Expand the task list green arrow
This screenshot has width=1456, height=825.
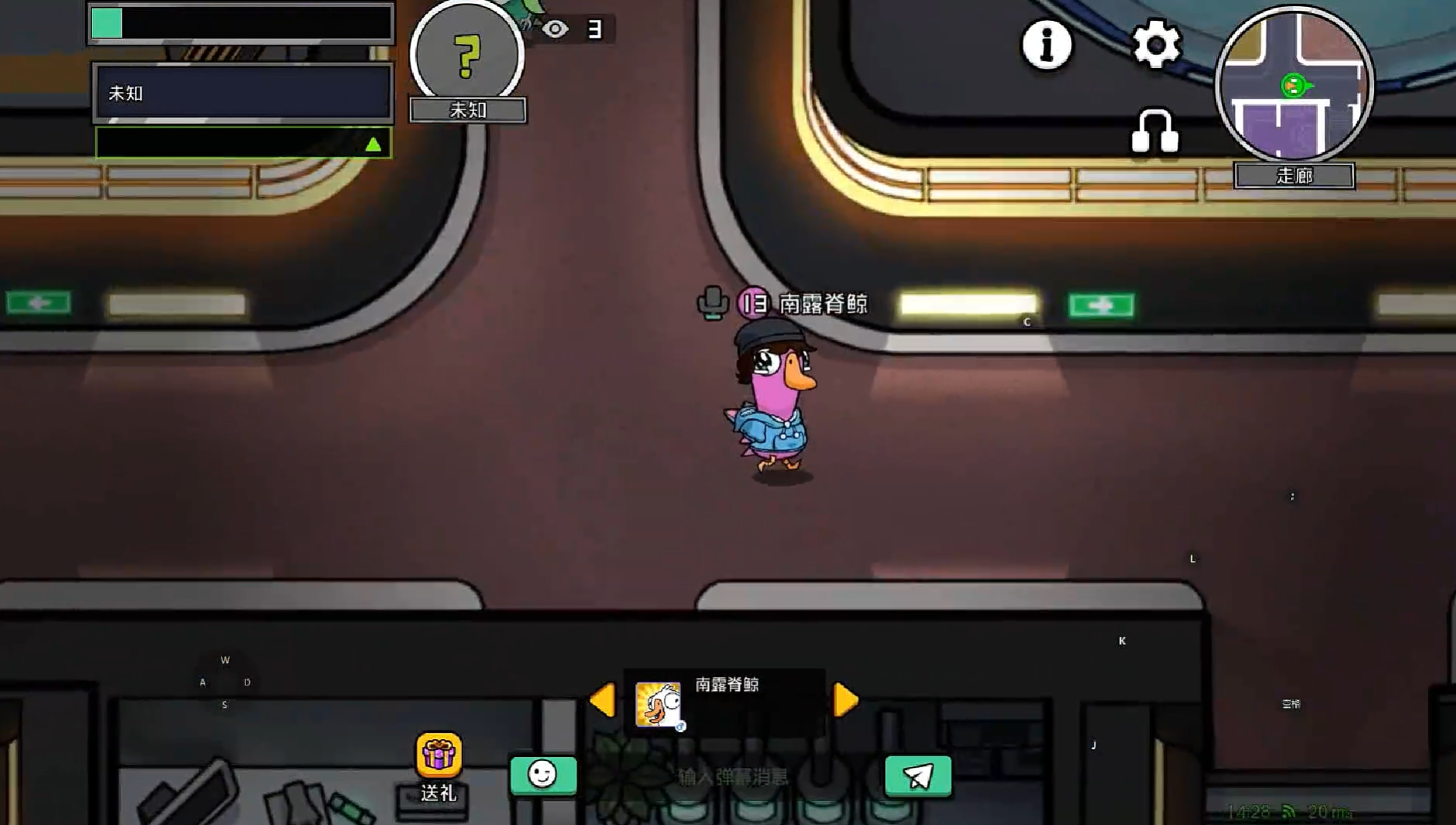click(x=373, y=144)
